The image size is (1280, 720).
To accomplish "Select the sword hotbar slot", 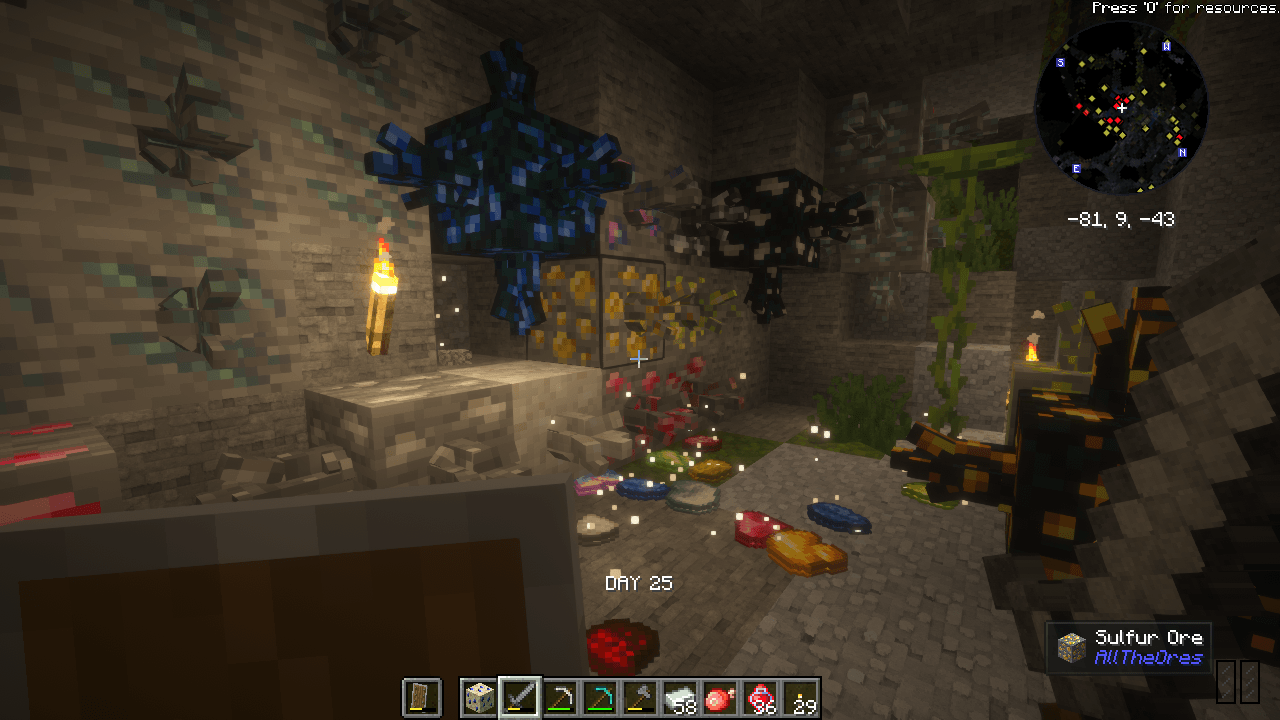I will point(521,697).
